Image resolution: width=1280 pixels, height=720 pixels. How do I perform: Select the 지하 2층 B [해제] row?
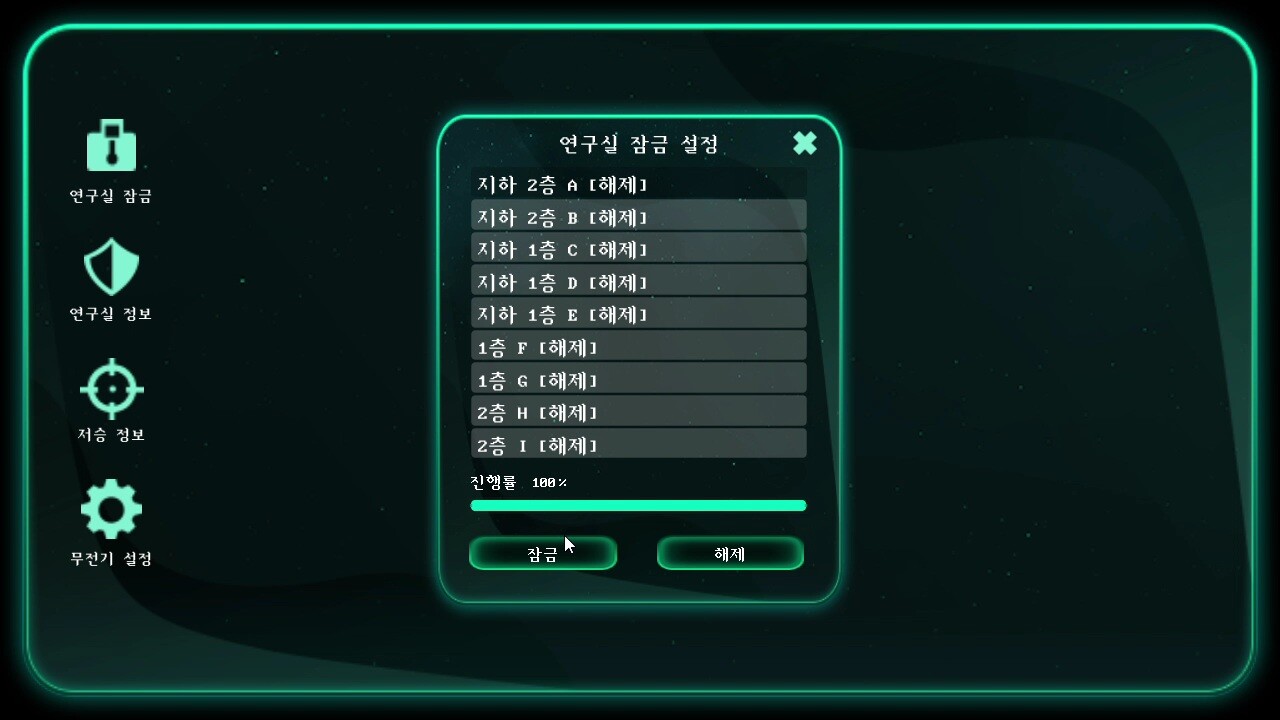coord(638,216)
